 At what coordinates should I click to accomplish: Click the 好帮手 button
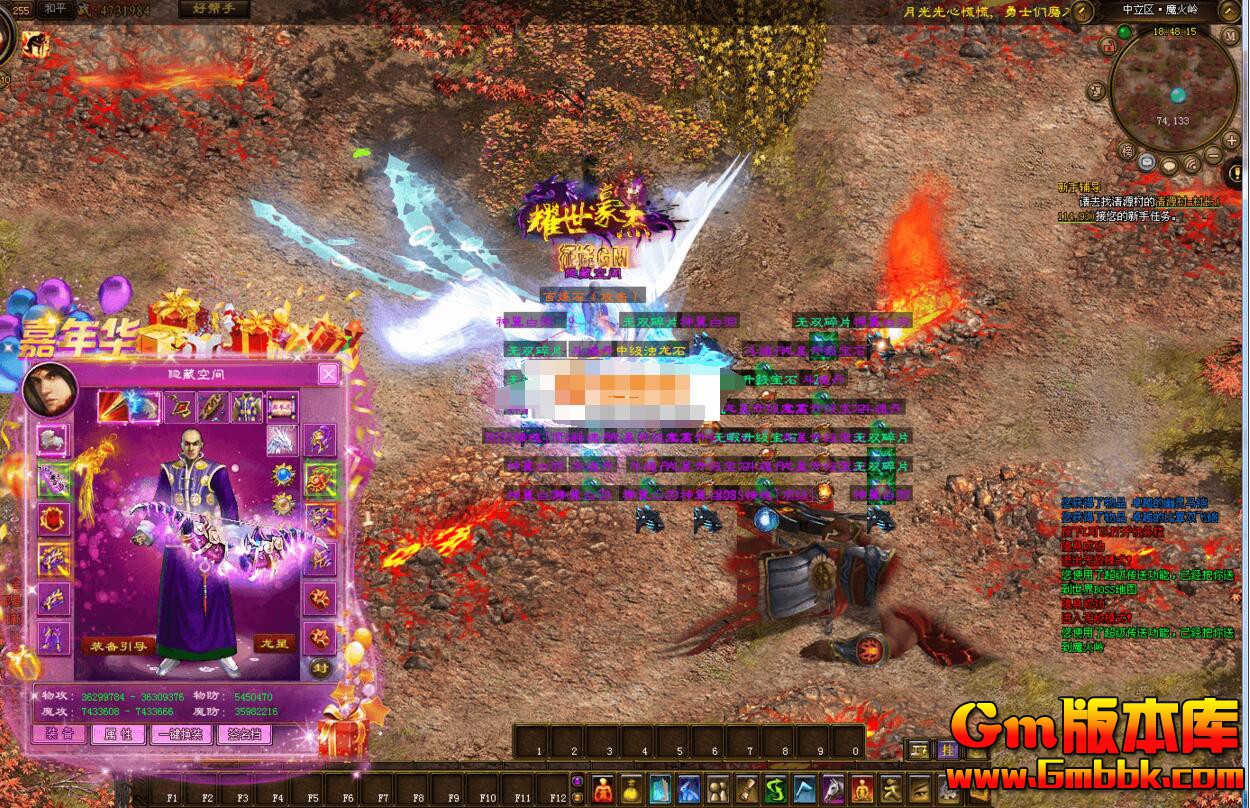point(214,9)
